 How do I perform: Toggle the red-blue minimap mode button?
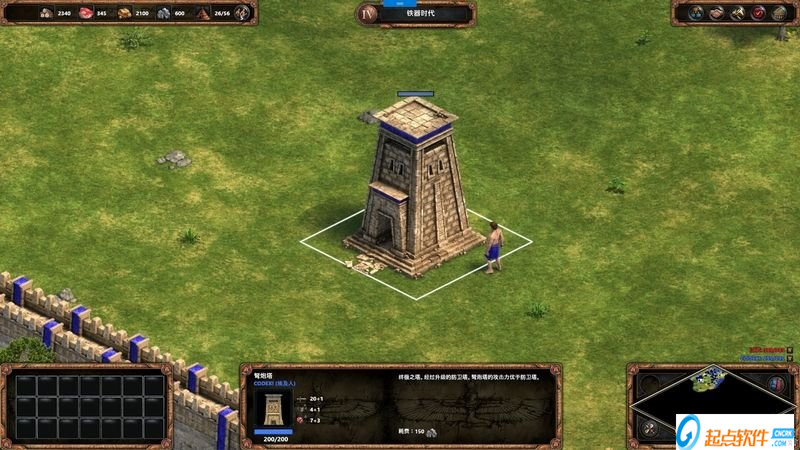tap(778, 383)
